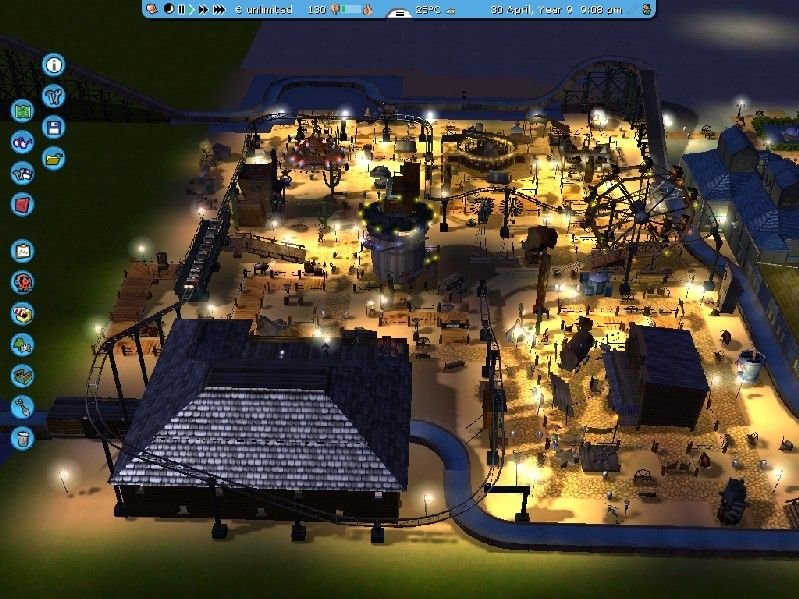Activate the trash can delete tool

22,437
